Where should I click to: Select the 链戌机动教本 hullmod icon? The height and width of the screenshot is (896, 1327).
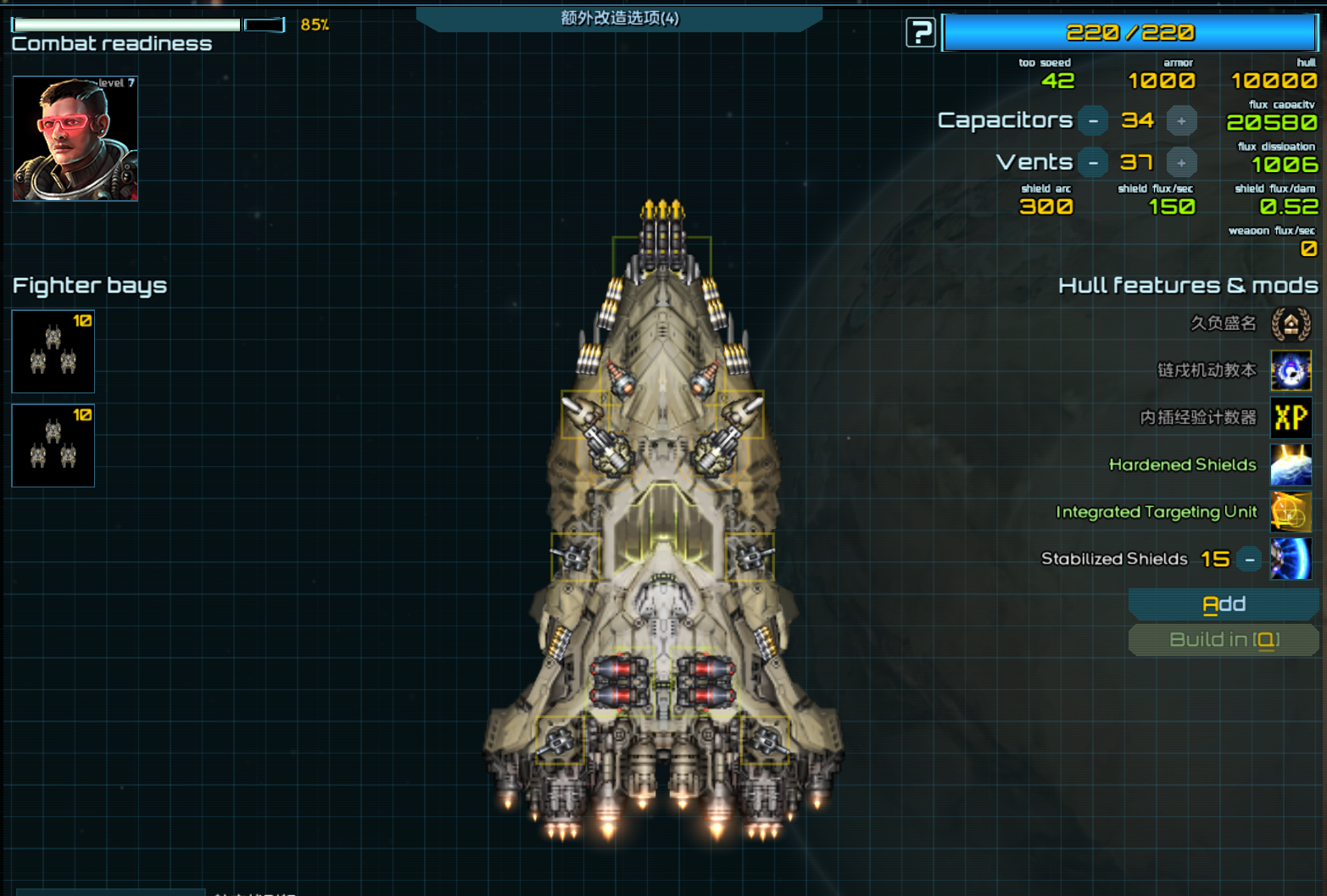click(1291, 370)
